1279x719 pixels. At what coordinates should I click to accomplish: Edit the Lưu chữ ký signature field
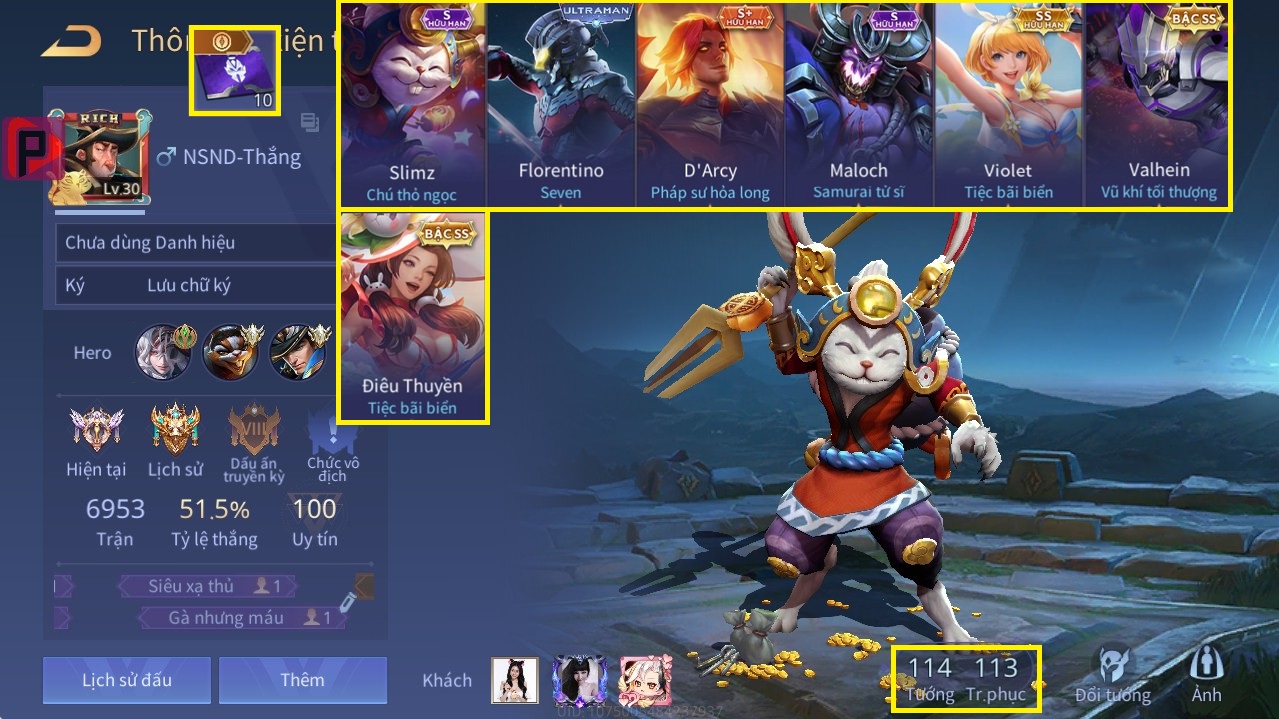tap(190, 286)
